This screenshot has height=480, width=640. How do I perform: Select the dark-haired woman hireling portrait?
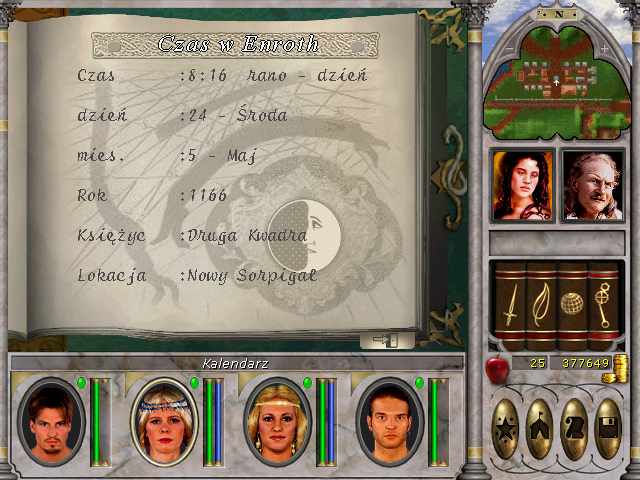pyautogui.click(x=520, y=185)
